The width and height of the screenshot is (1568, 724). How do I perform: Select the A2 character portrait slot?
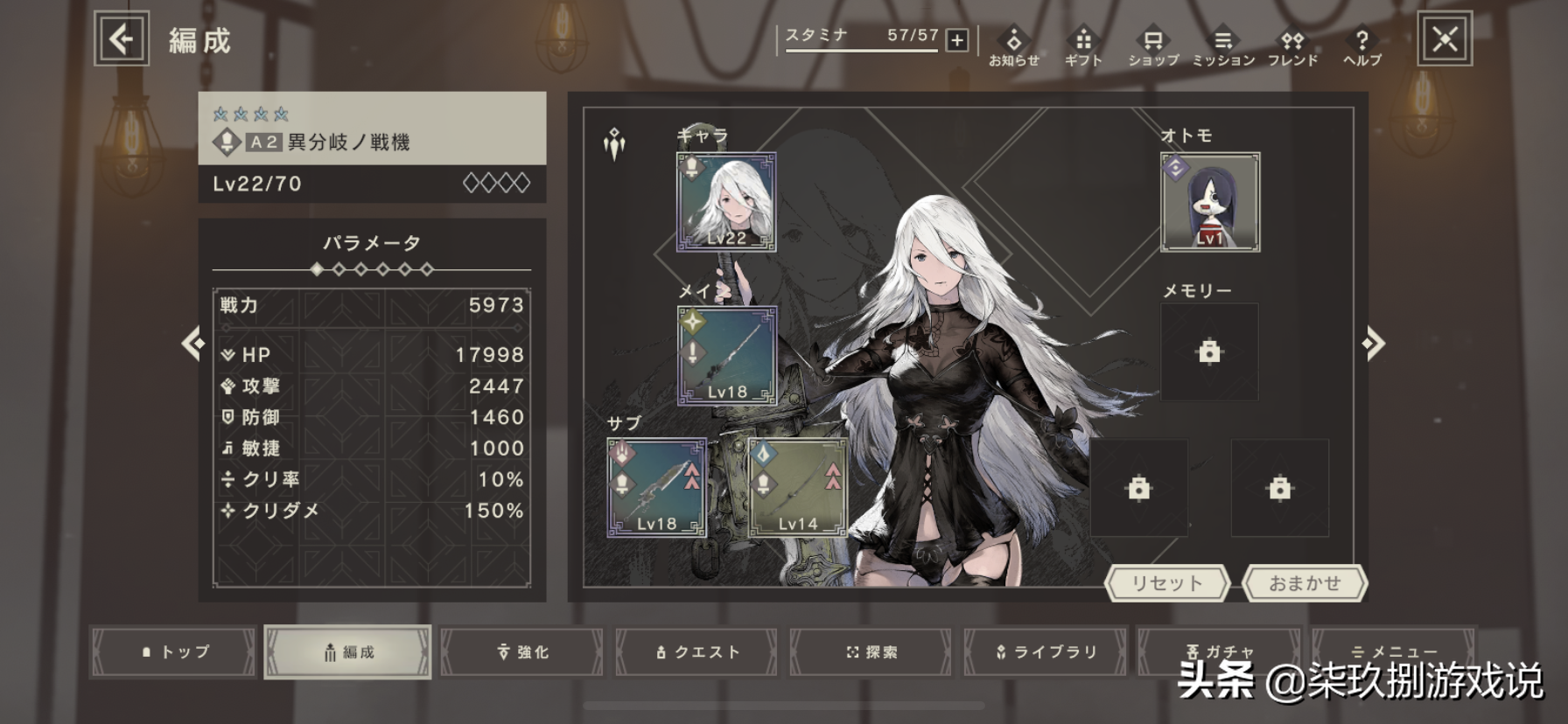coord(726,202)
